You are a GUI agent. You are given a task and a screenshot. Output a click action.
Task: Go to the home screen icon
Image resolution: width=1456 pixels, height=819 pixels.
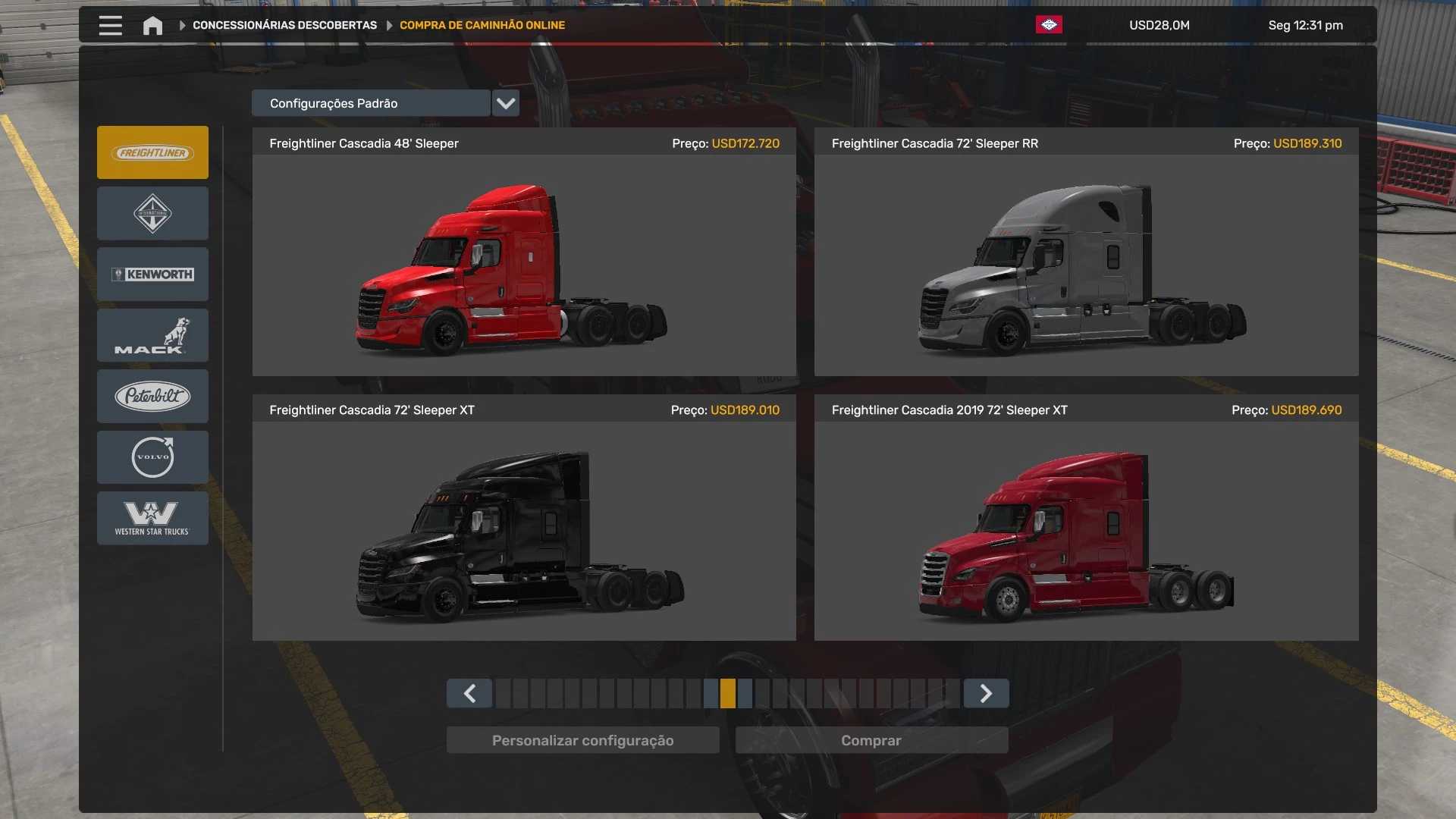tap(152, 26)
